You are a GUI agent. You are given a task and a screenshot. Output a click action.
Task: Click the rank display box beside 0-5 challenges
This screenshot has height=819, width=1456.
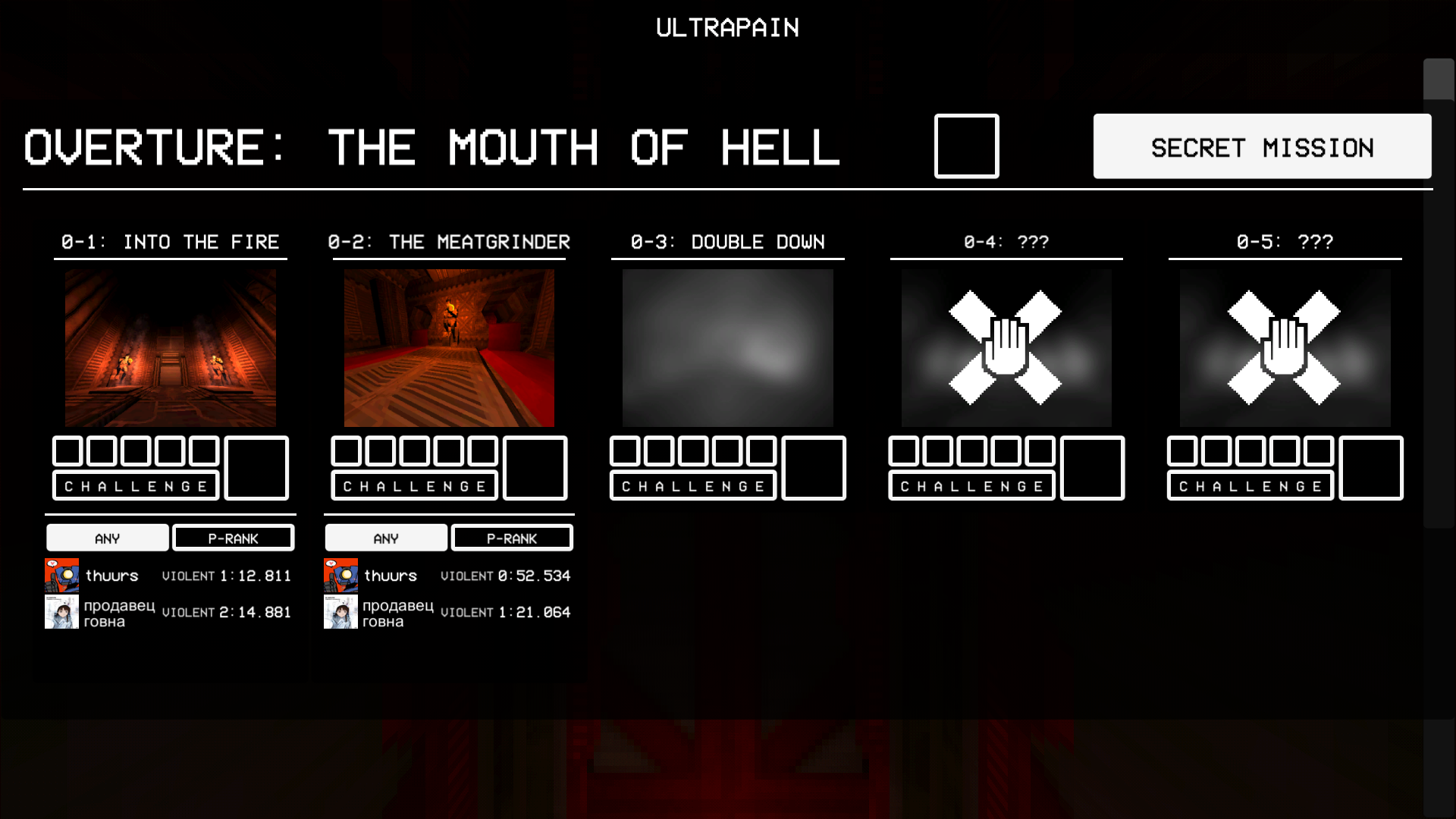[1370, 468]
